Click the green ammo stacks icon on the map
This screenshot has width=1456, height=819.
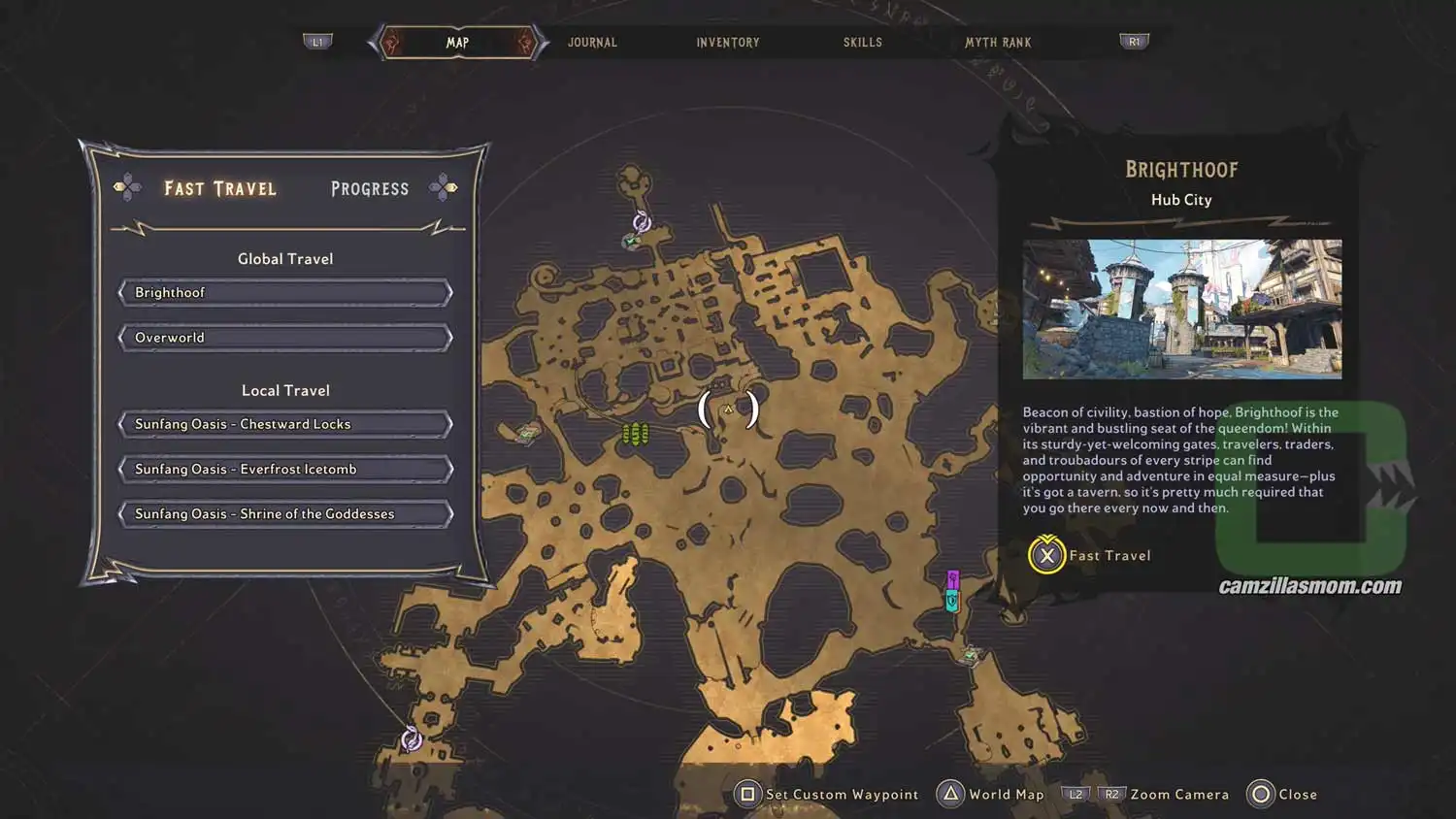pos(636,432)
